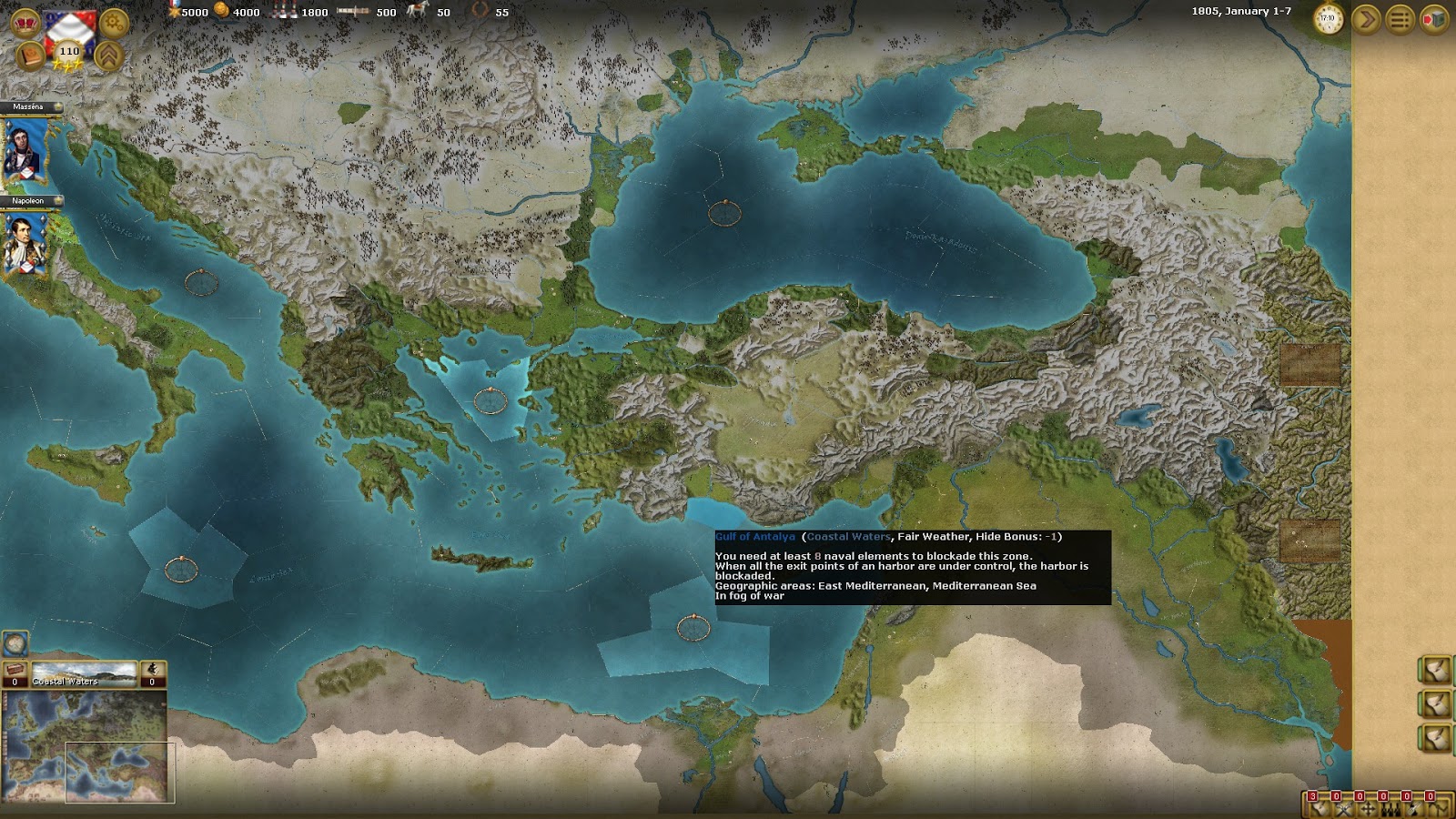Toggle the bottom envelope message notification
Image resolution: width=1456 pixels, height=819 pixels.
(x=1436, y=734)
